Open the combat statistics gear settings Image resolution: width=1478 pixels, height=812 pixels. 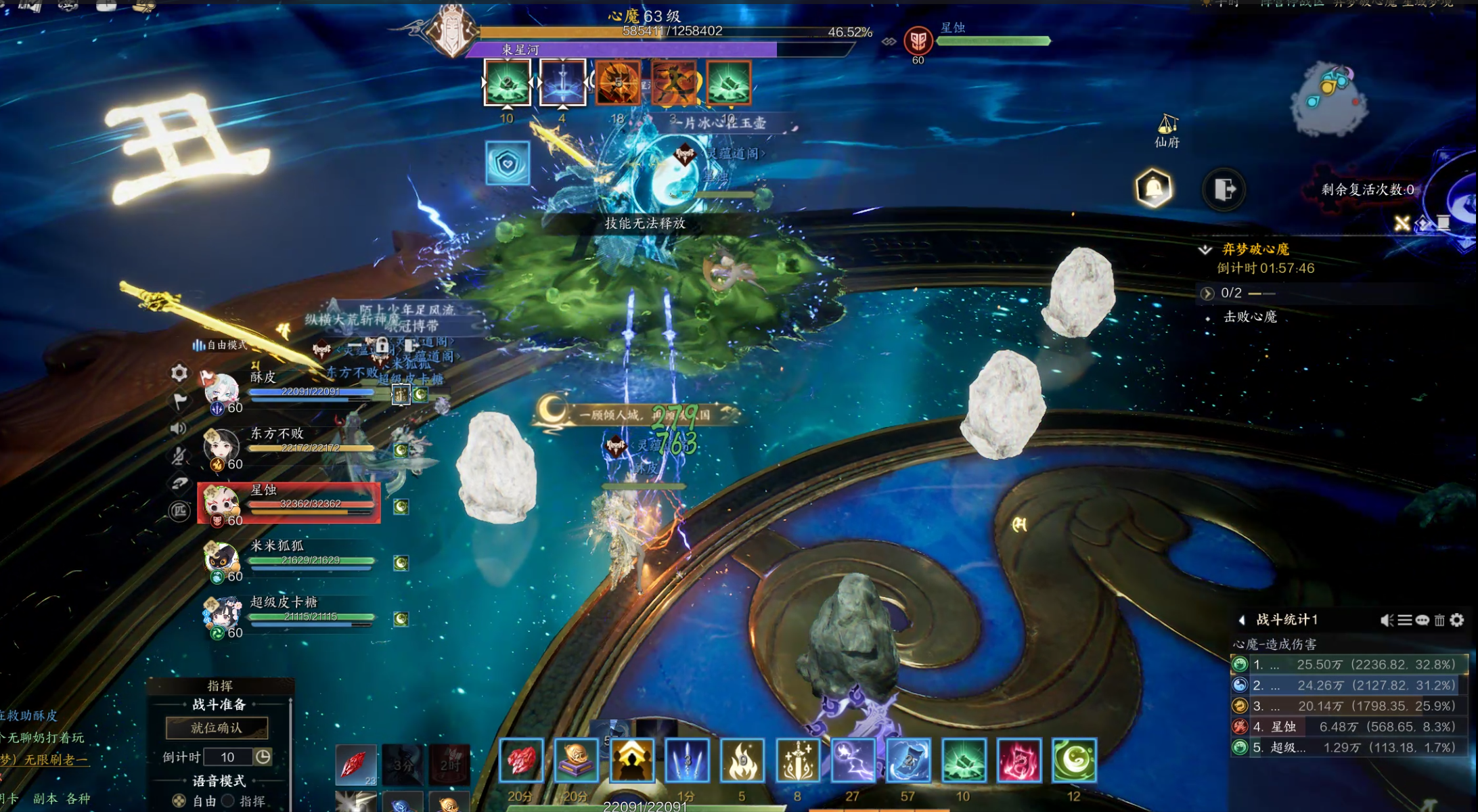point(1458,620)
